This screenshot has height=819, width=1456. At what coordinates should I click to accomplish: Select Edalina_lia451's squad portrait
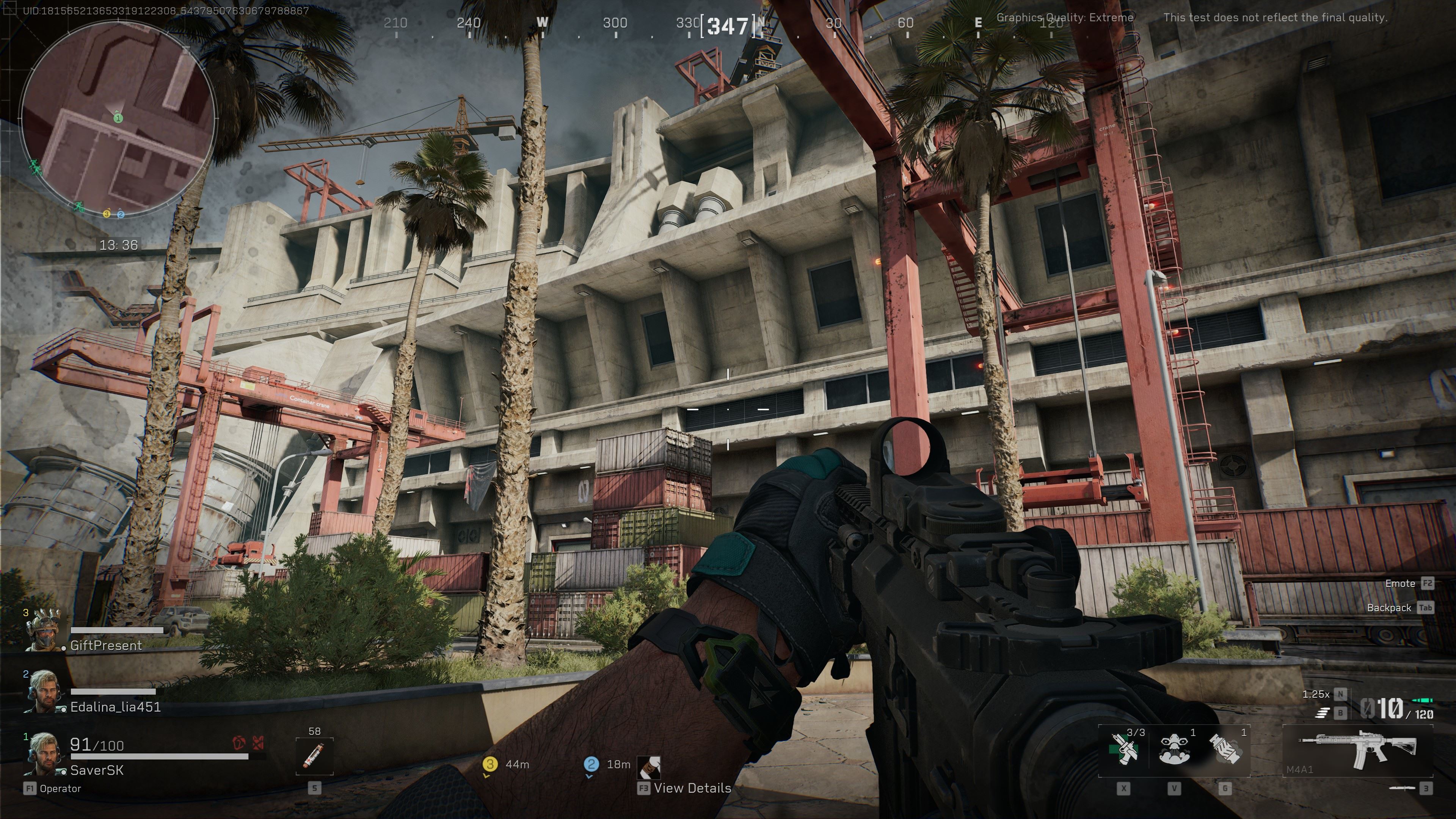tap(44, 691)
